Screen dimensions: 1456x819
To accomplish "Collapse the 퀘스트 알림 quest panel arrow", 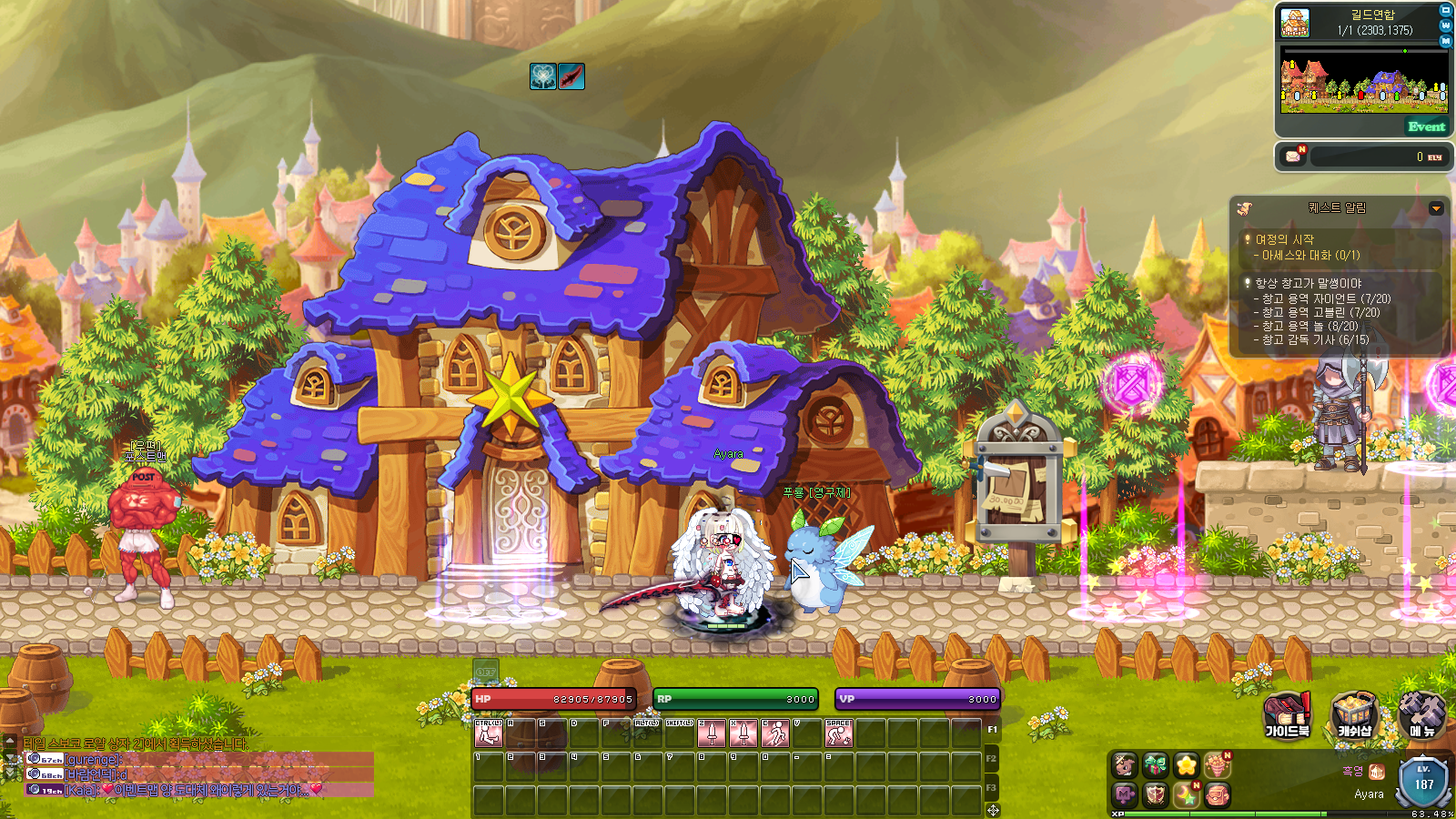I will click(1436, 208).
